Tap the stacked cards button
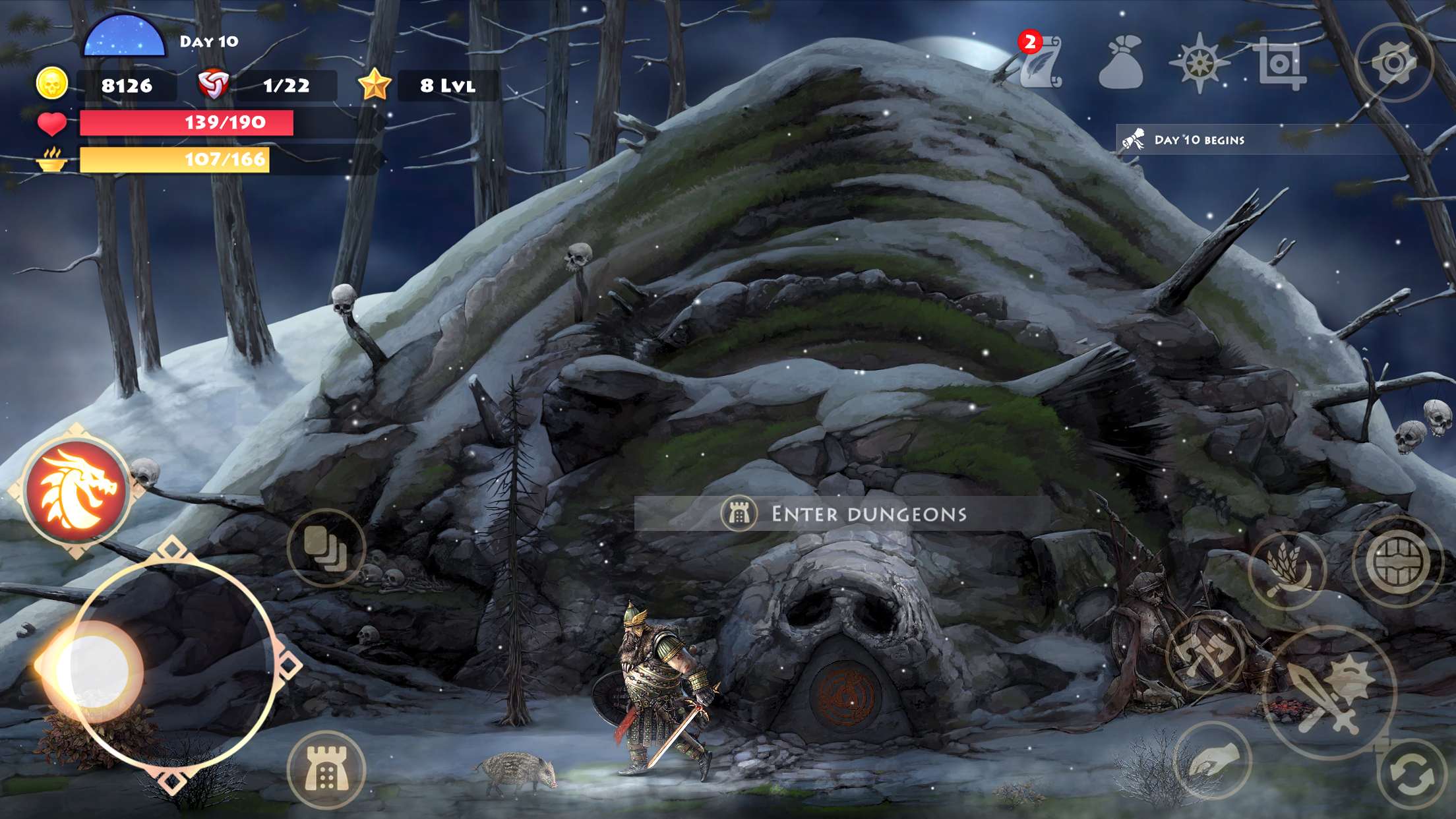Image resolution: width=1456 pixels, height=819 pixels. tap(326, 547)
